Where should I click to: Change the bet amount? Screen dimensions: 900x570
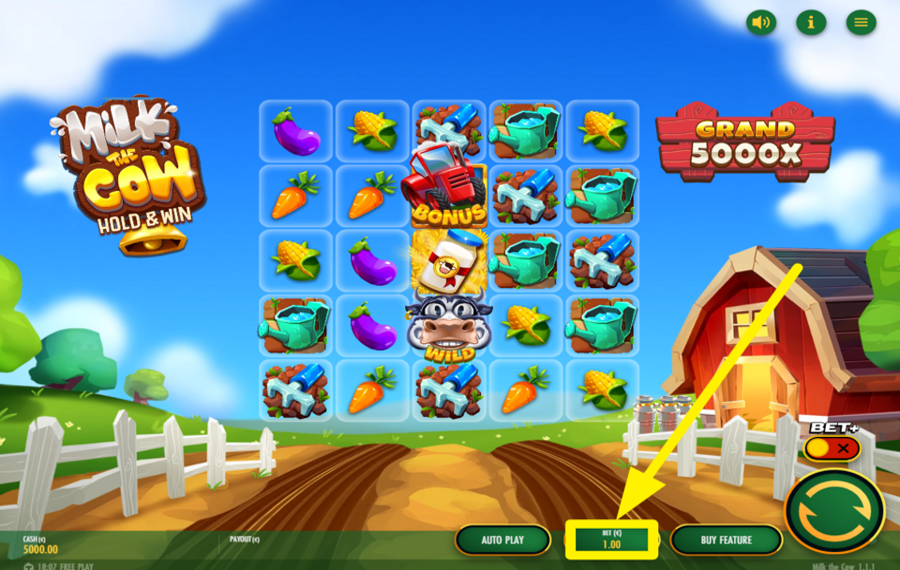pyautogui.click(x=611, y=540)
